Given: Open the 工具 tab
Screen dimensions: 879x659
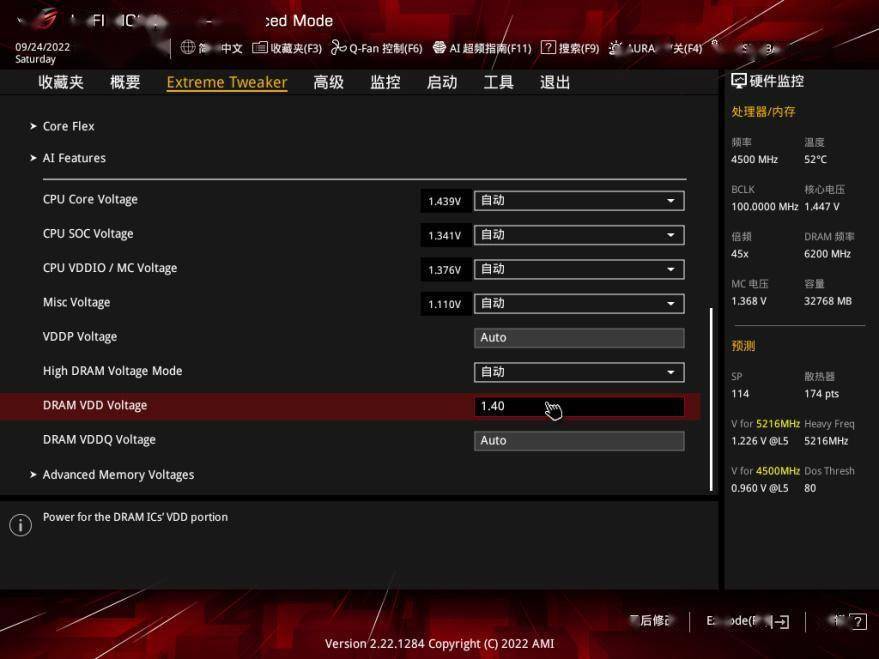Looking at the screenshot, I should [498, 83].
